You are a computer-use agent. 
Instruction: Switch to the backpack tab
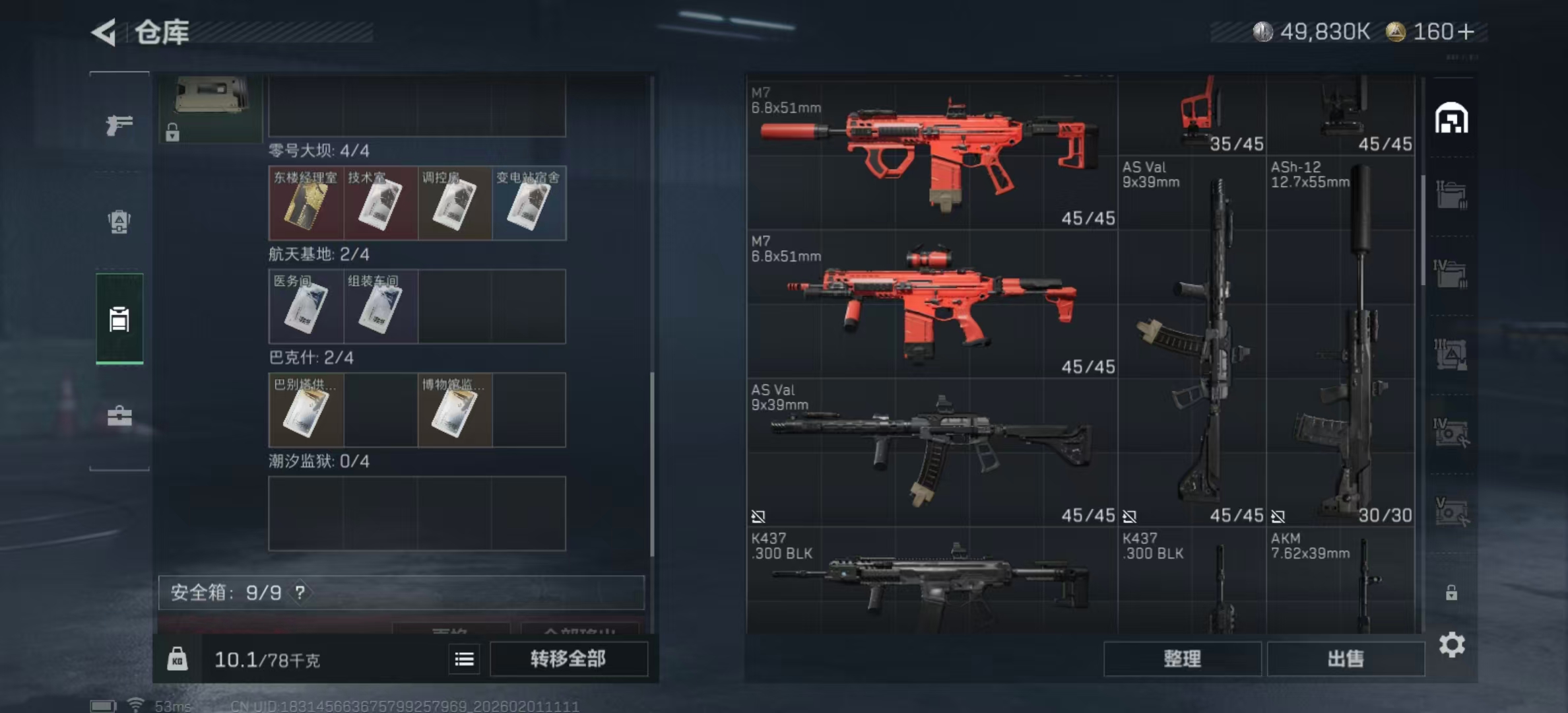pos(119,222)
